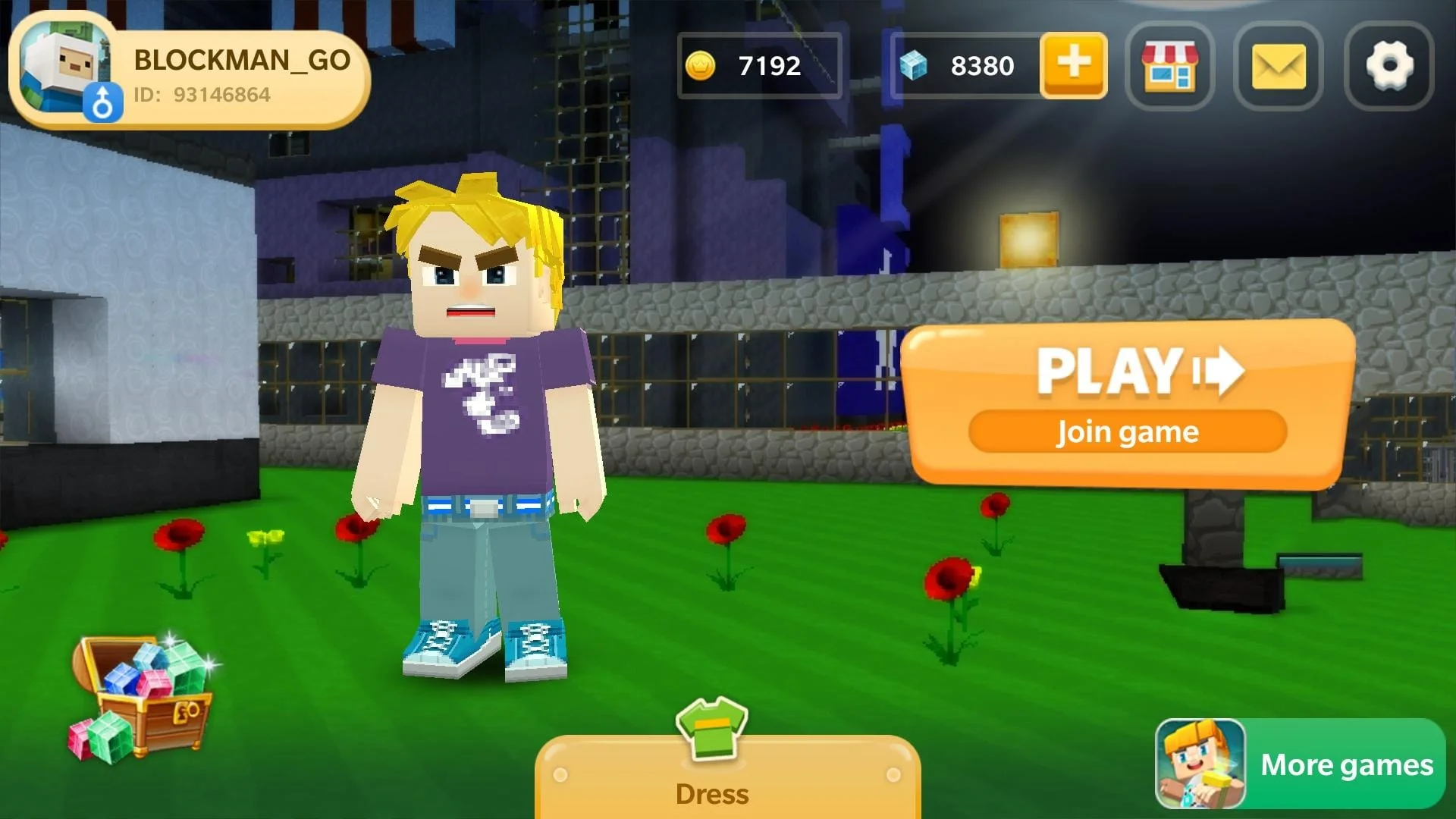The height and width of the screenshot is (819, 1456).
Task: Select Join game
Action: (1128, 431)
